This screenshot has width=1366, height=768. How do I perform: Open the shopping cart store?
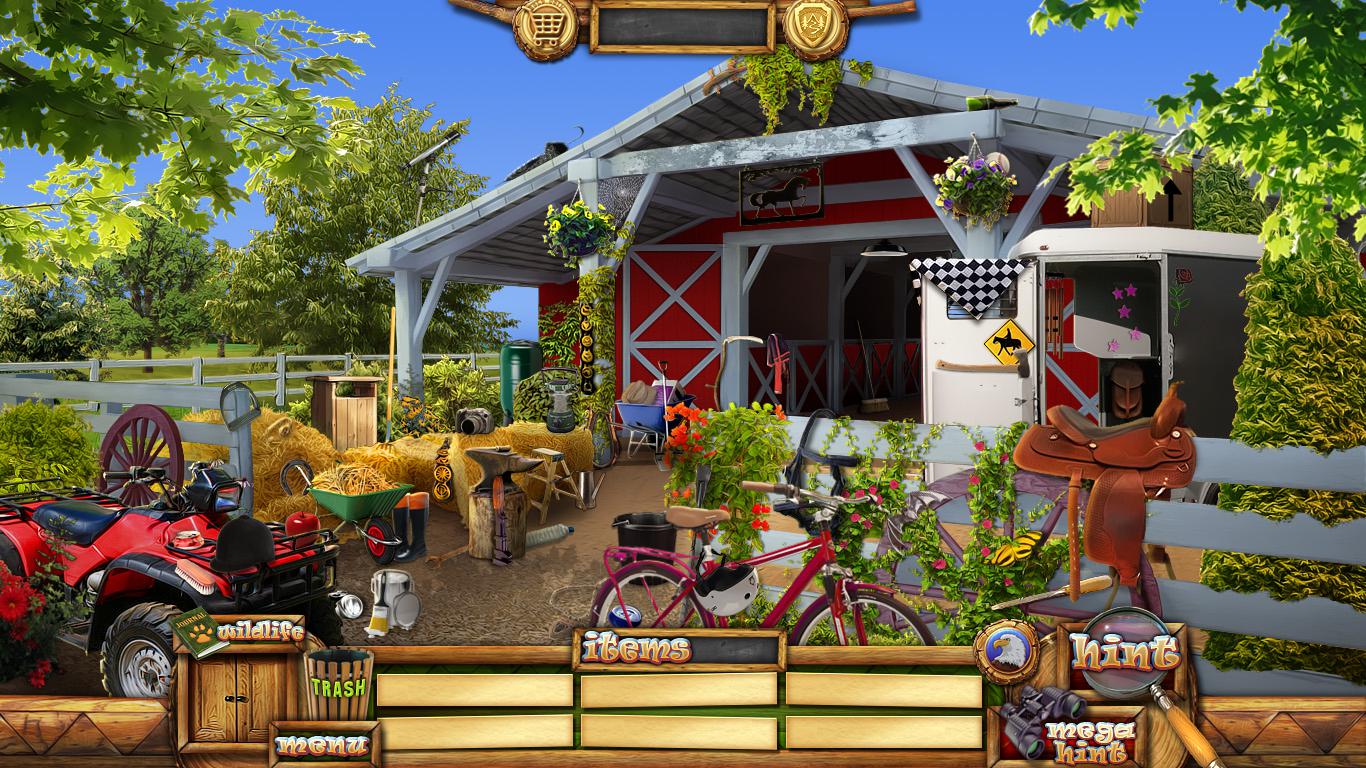(x=545, y=27)
